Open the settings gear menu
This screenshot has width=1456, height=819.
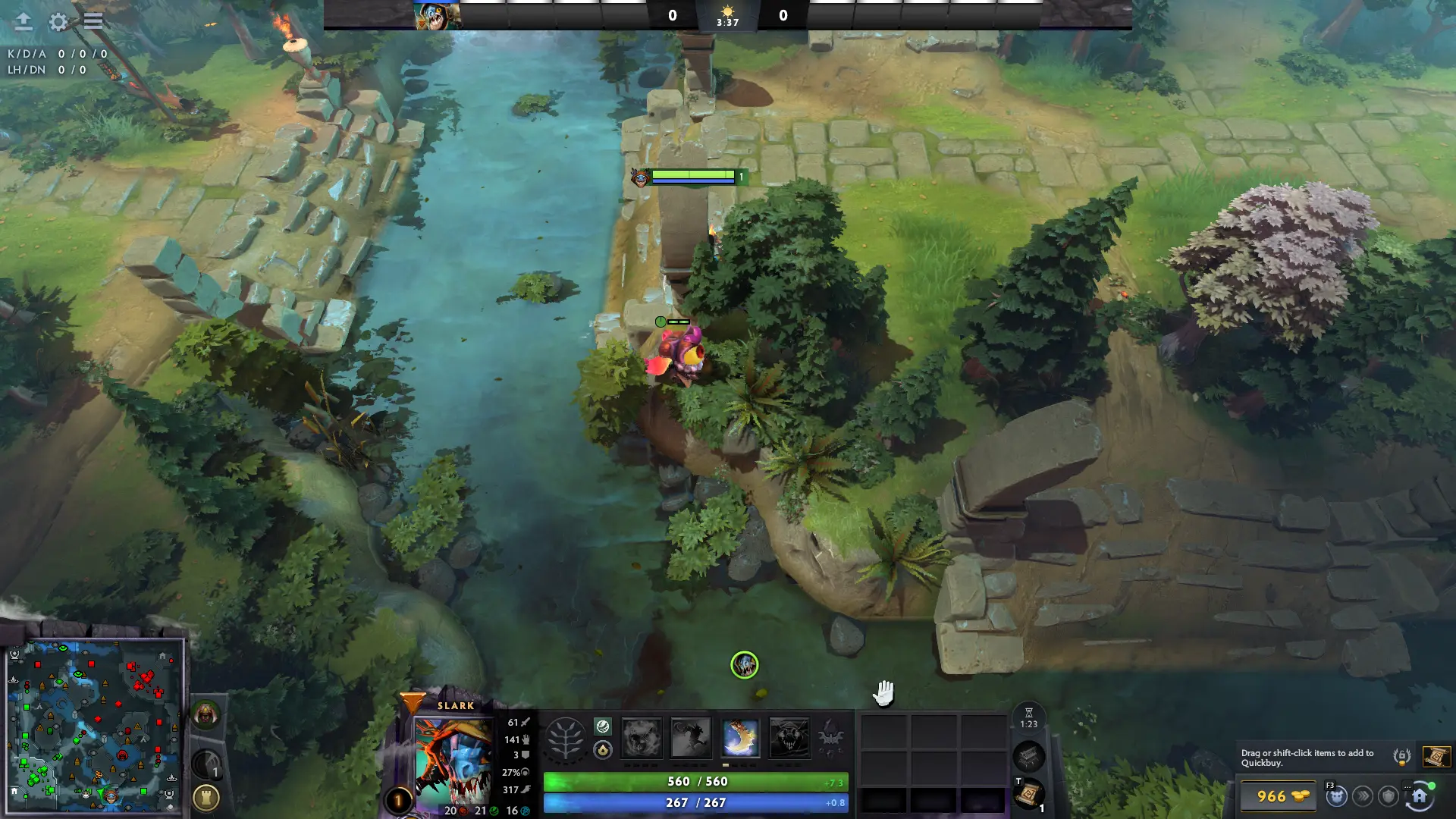tap(58, 22)
